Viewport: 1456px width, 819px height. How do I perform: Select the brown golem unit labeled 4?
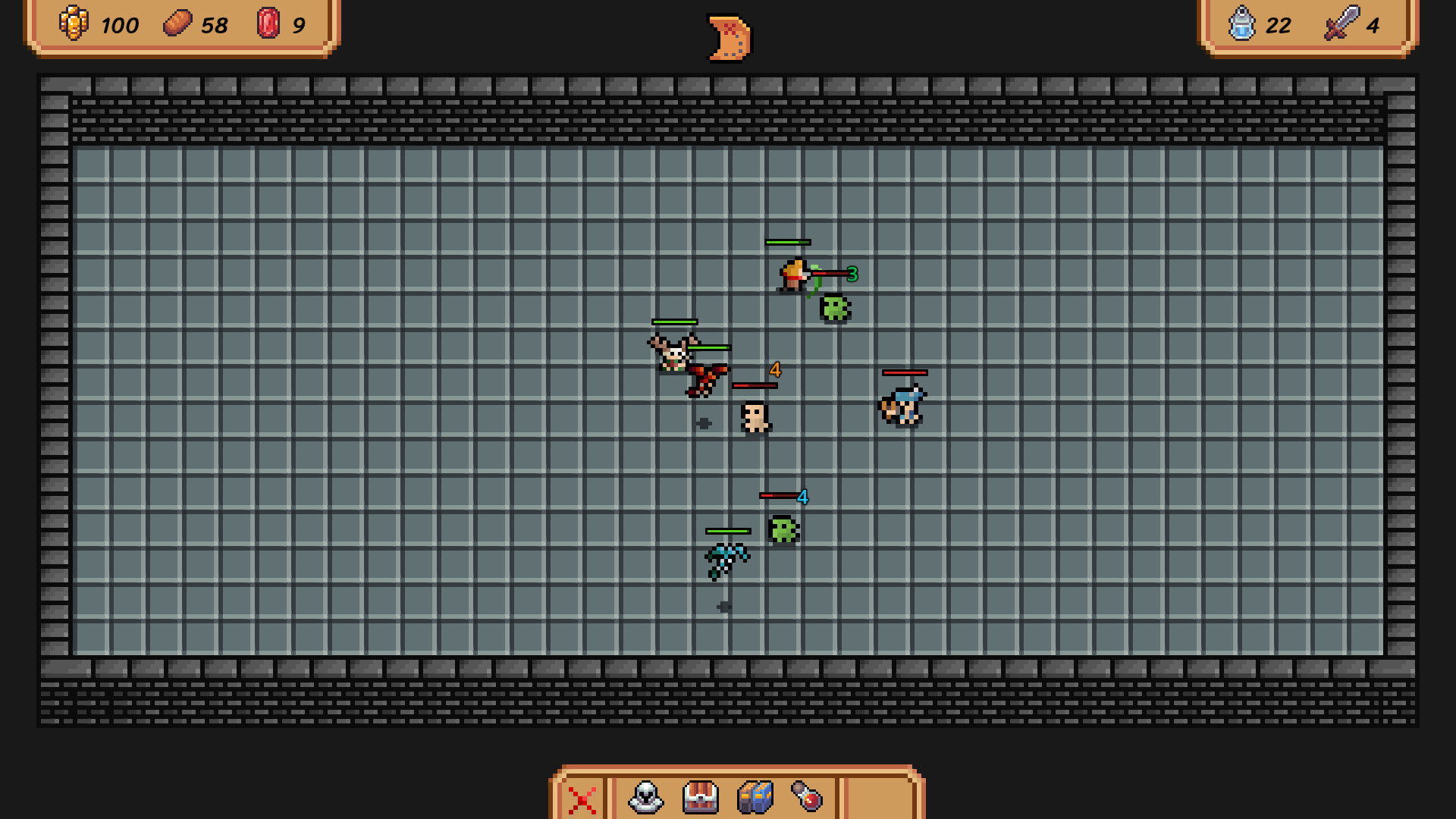pyautogui.click(x=755, y=417)
